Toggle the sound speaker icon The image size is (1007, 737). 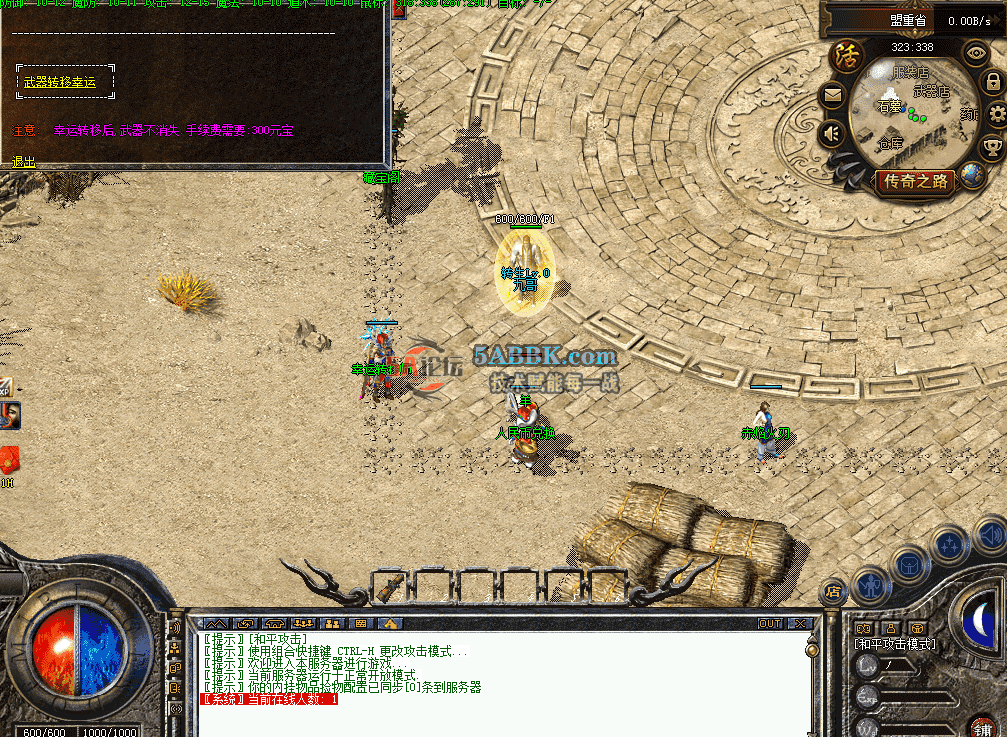(831, 133)
